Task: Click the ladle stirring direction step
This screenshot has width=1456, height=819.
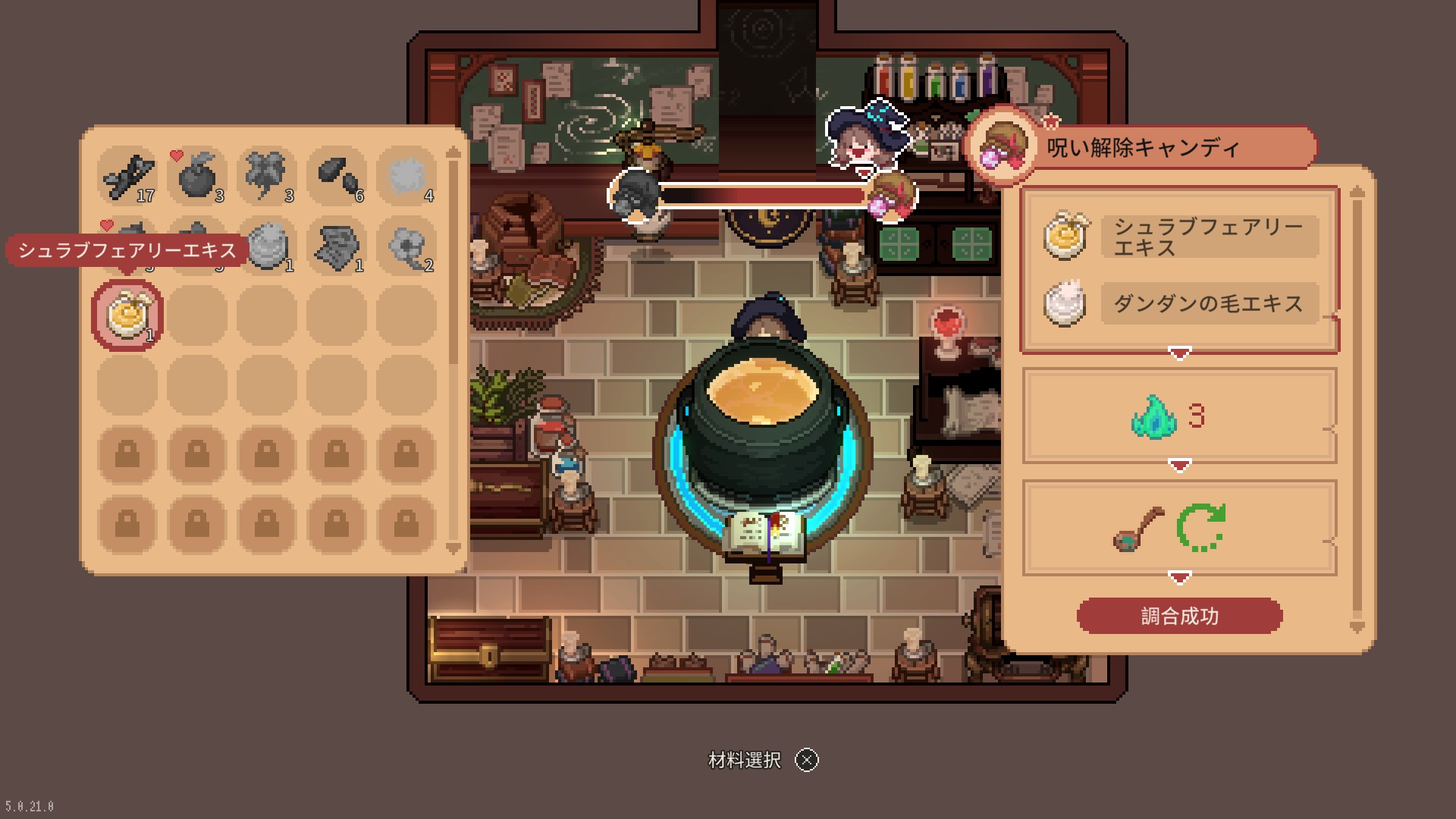Action: click(1179, 527)
